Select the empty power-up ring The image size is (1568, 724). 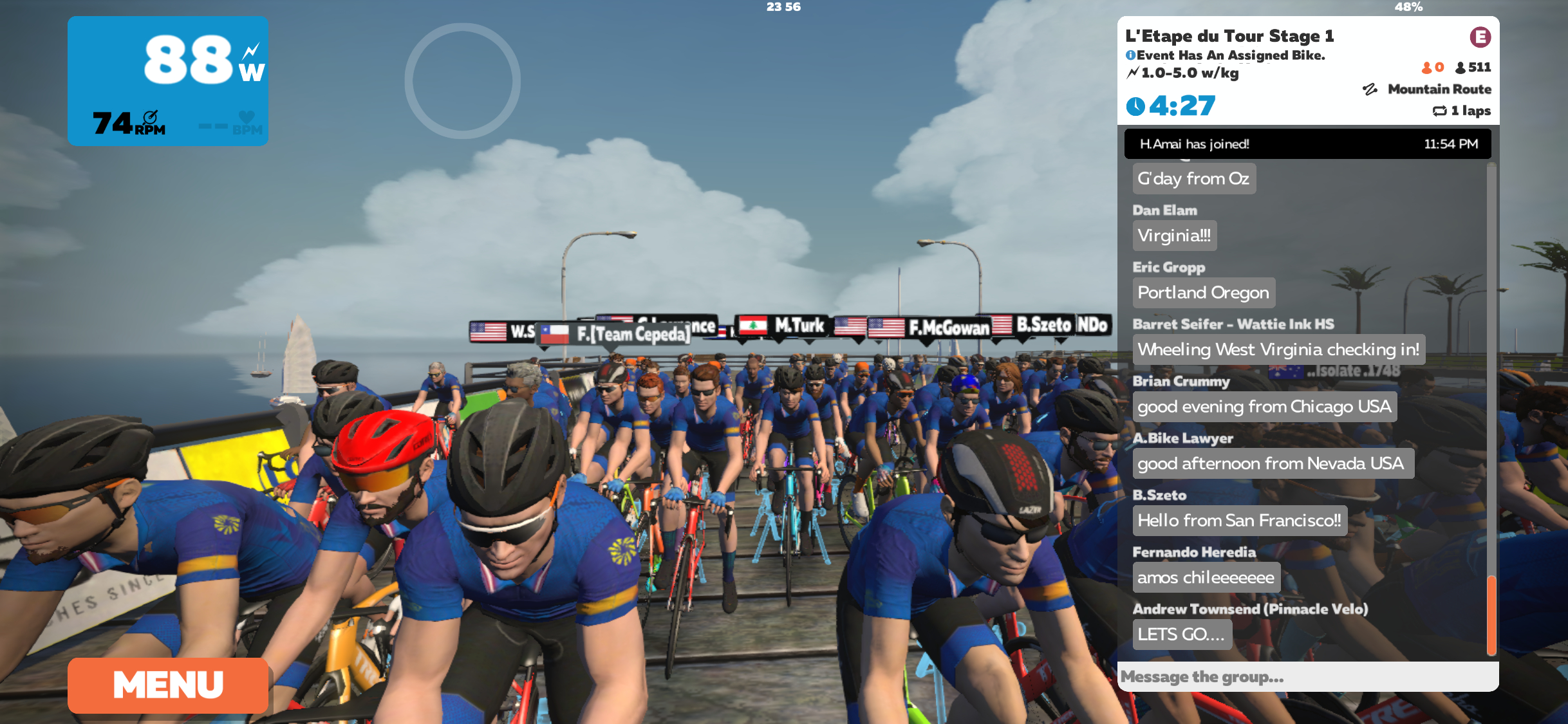(x=462, y=81)
